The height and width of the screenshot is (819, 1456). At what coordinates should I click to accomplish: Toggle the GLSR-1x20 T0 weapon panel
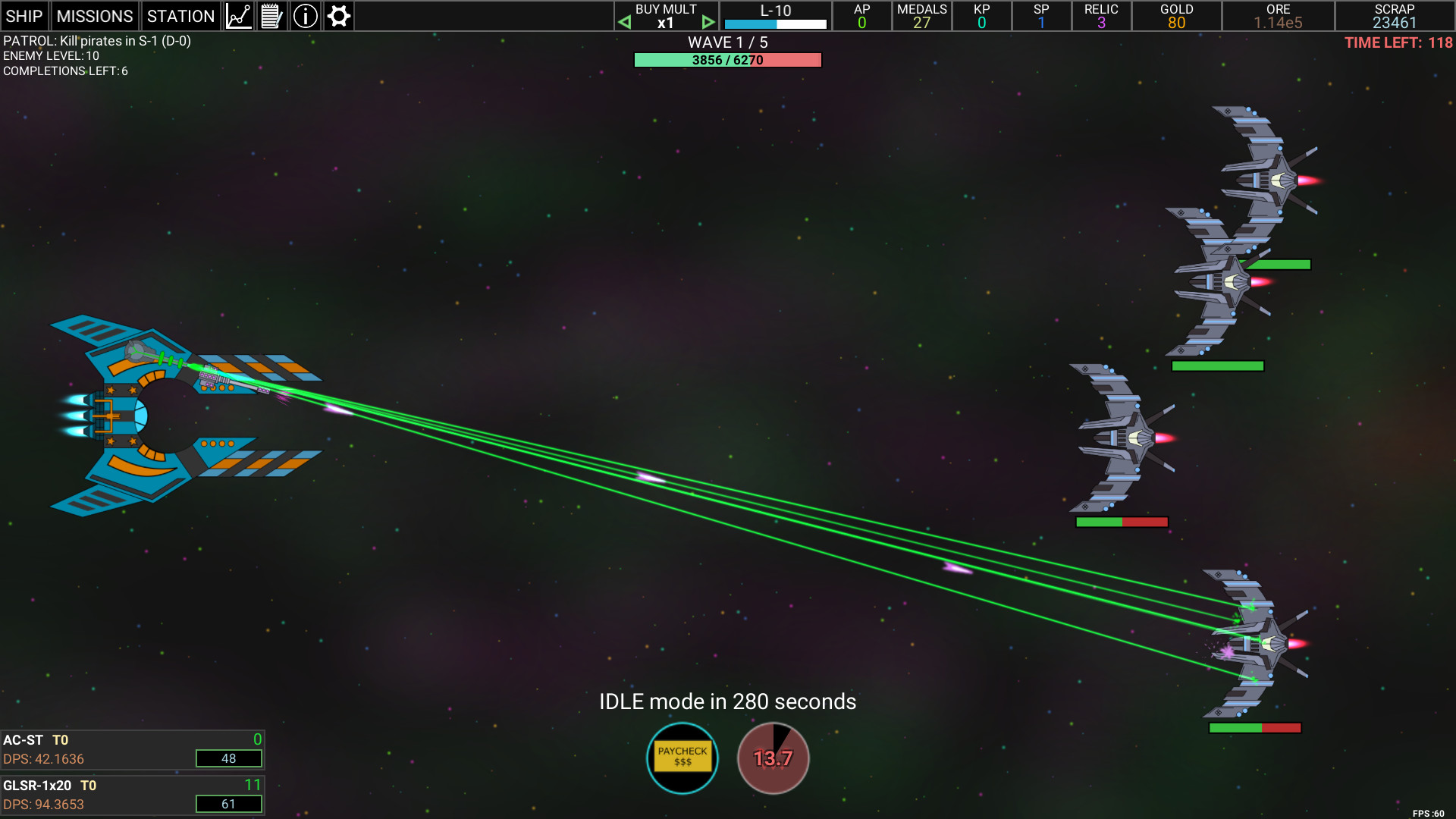[x=133, y=794]
